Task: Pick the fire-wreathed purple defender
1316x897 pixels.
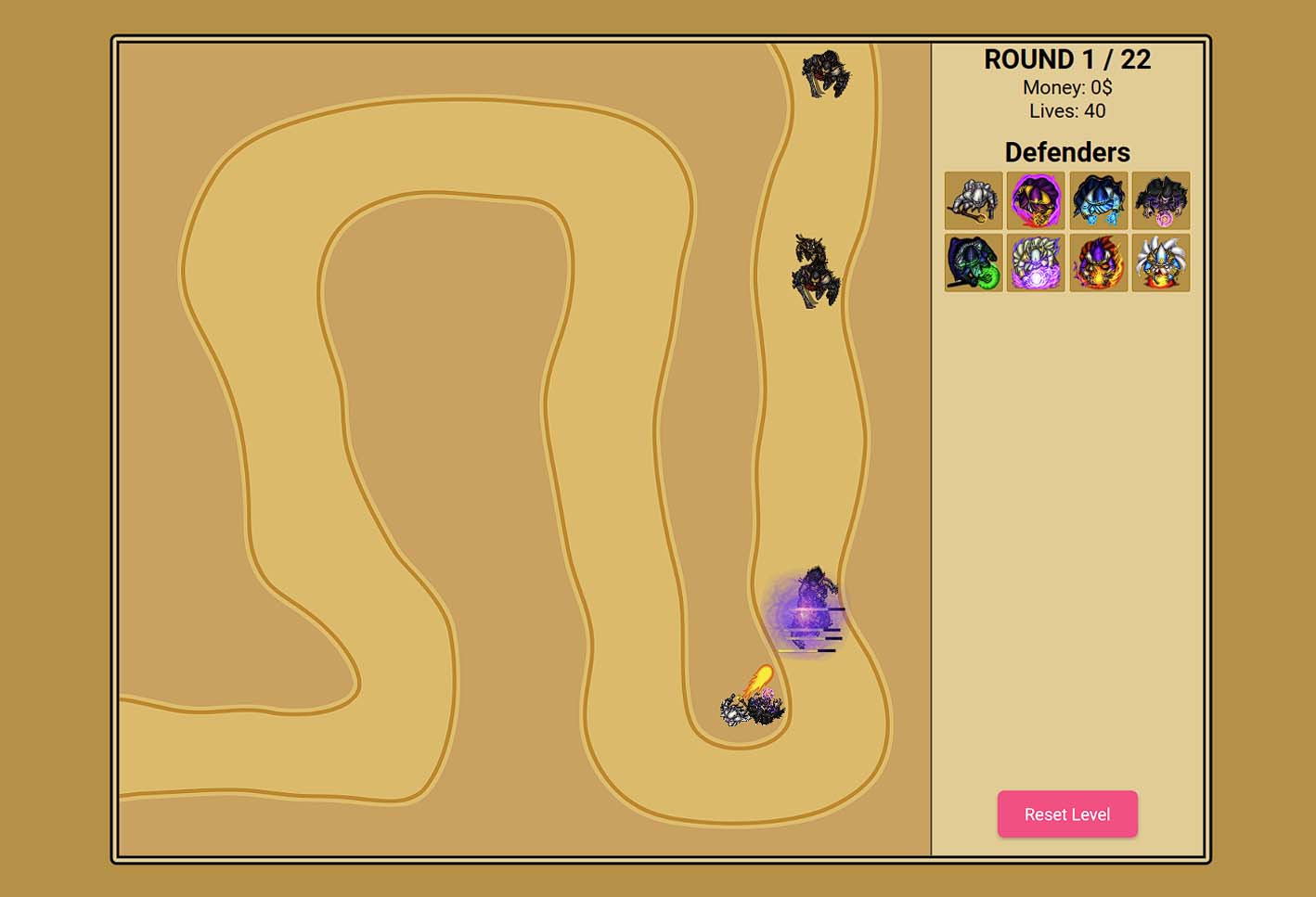Action: (1098, 263)
